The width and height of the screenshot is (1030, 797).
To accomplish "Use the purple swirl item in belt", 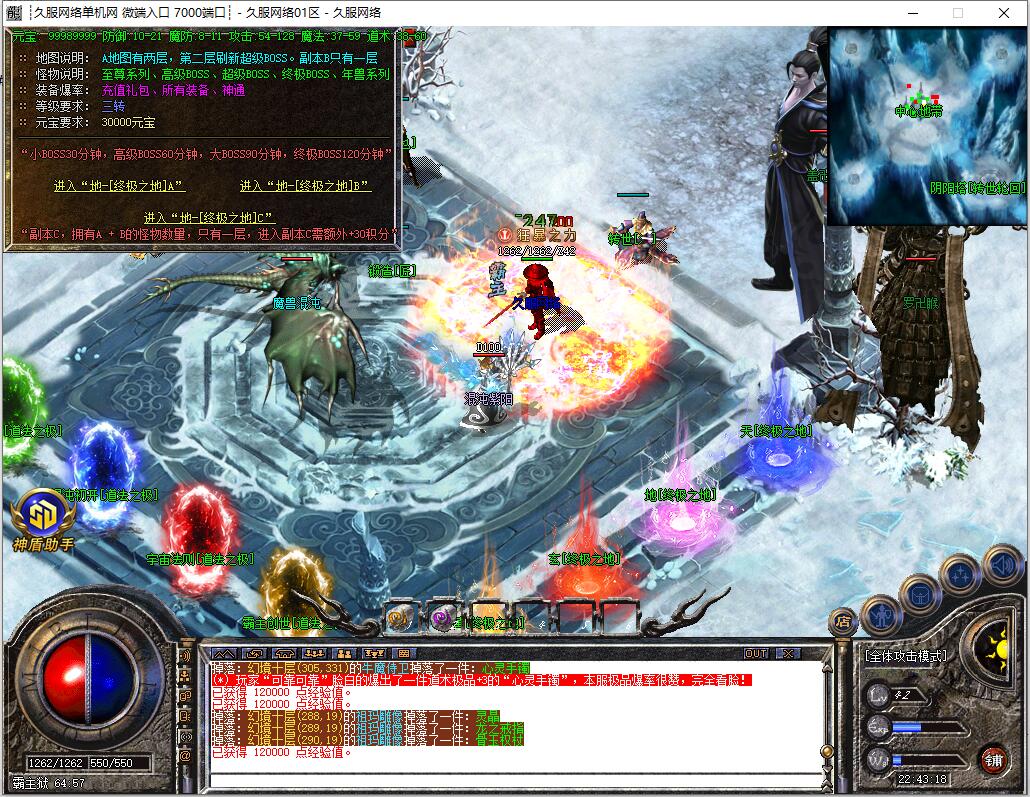I will point(443,618).
